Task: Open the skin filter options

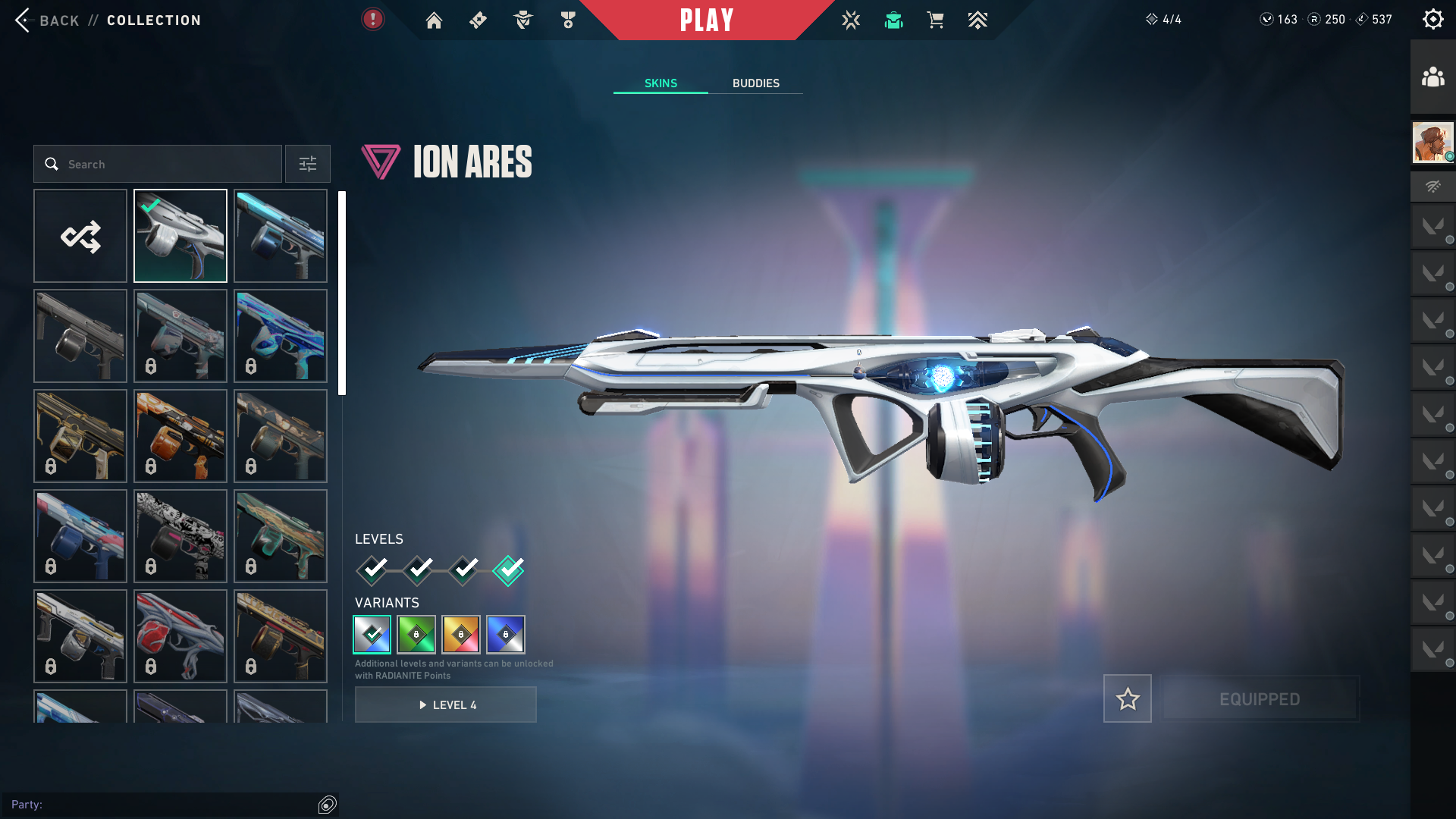Action: pyautogui.click(x=308, y=164)
